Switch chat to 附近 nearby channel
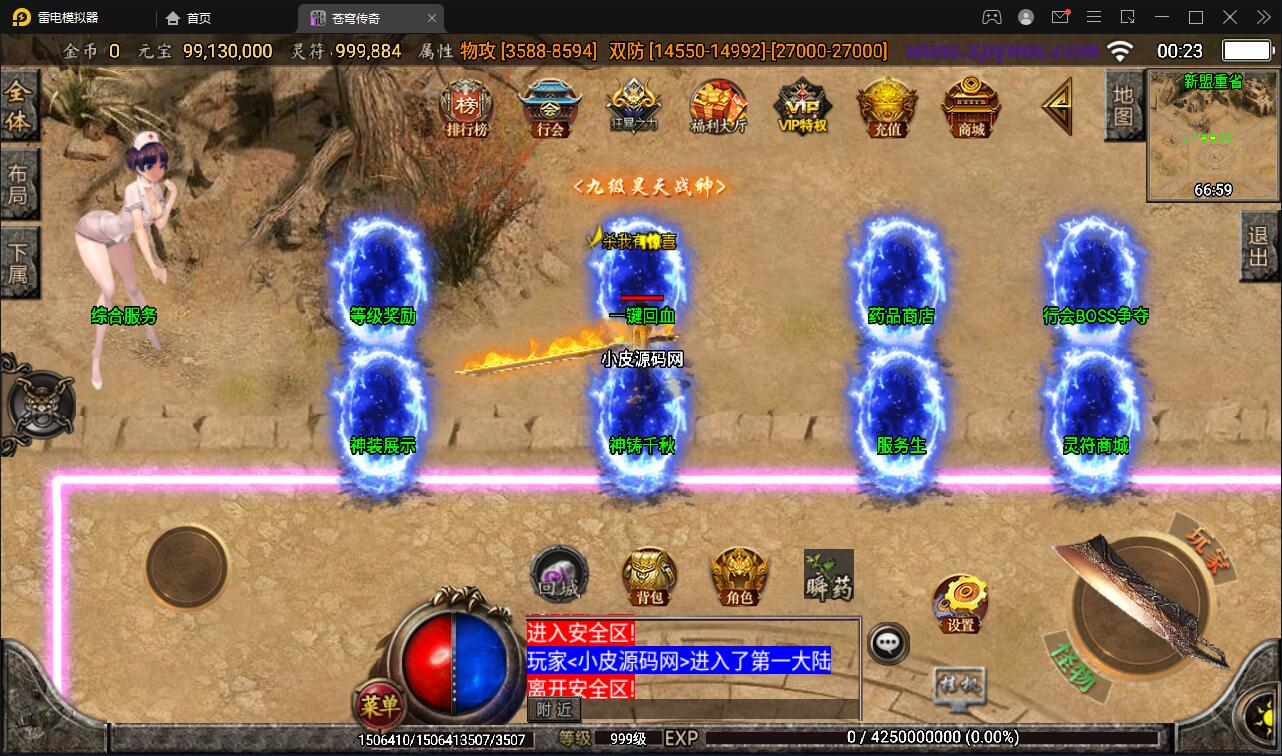 [x=554, y=709]
